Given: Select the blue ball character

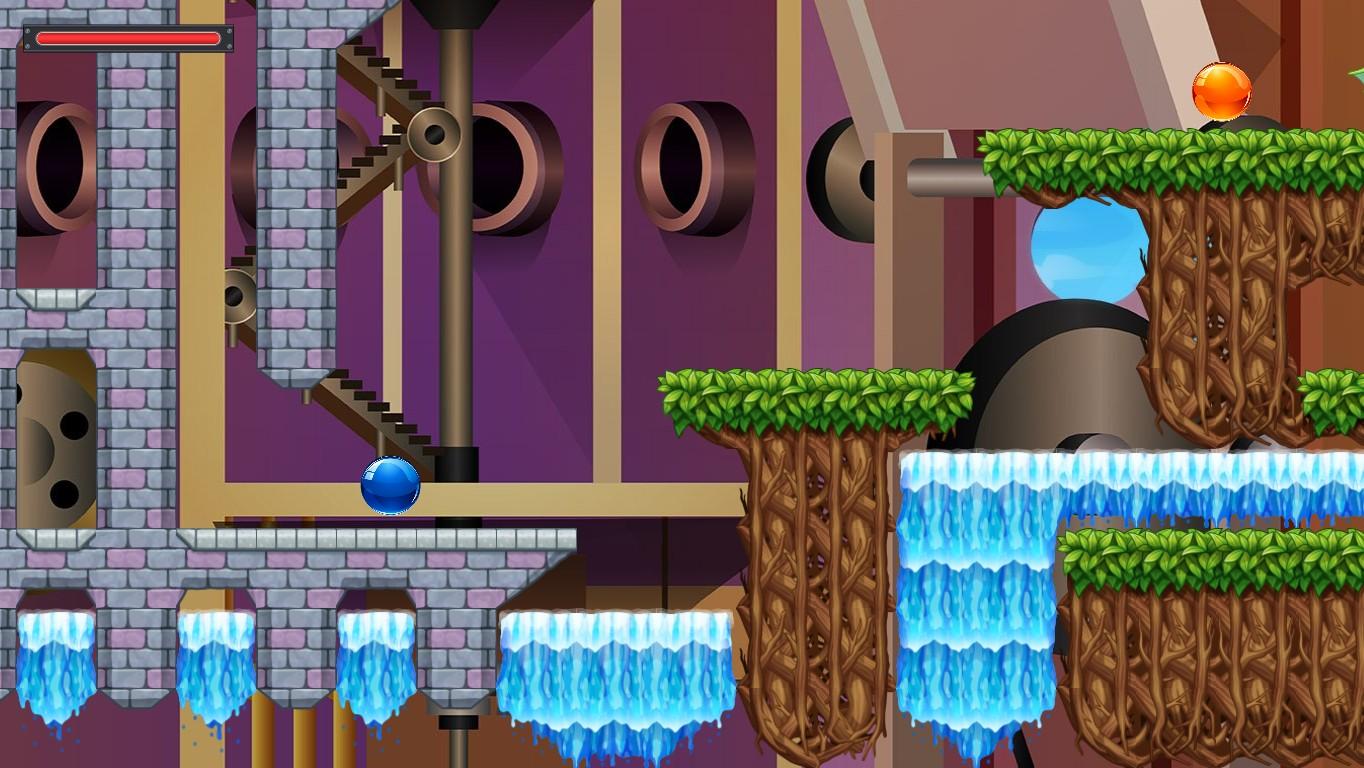Looking at the screenshot, I should pos(388,487).
